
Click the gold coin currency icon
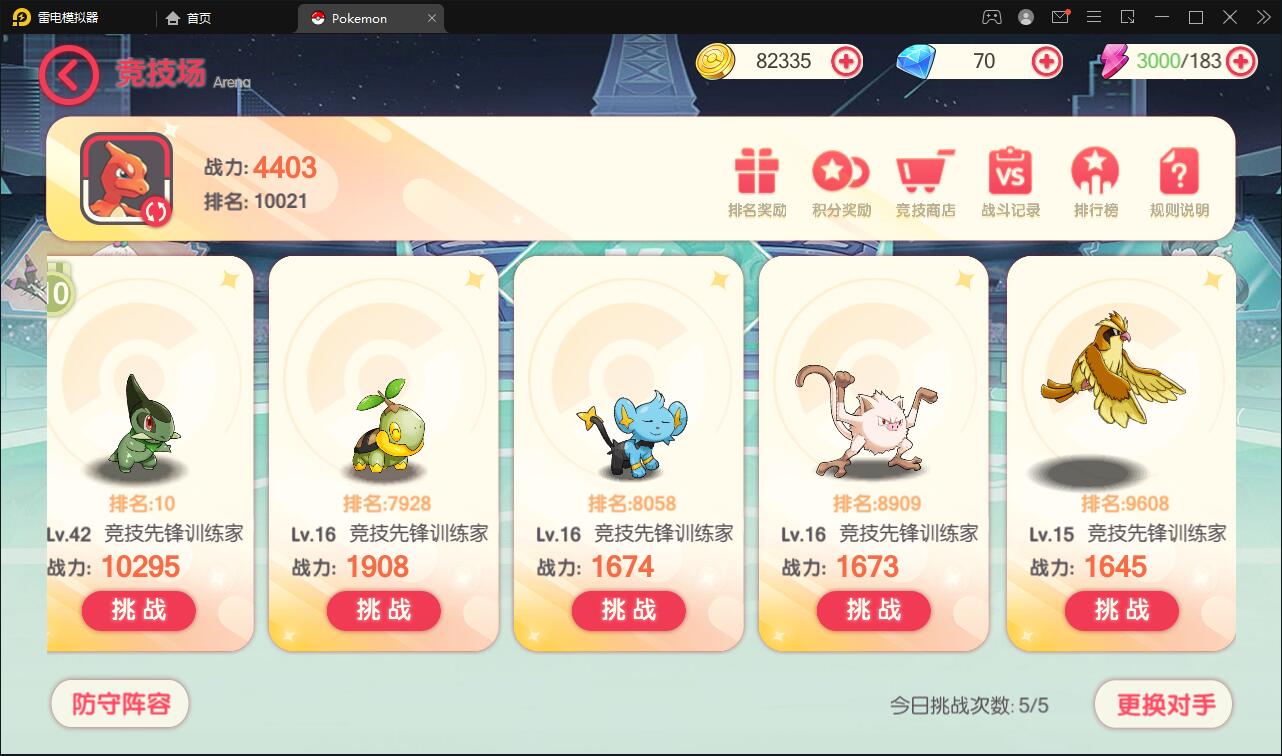pos(714,61)
